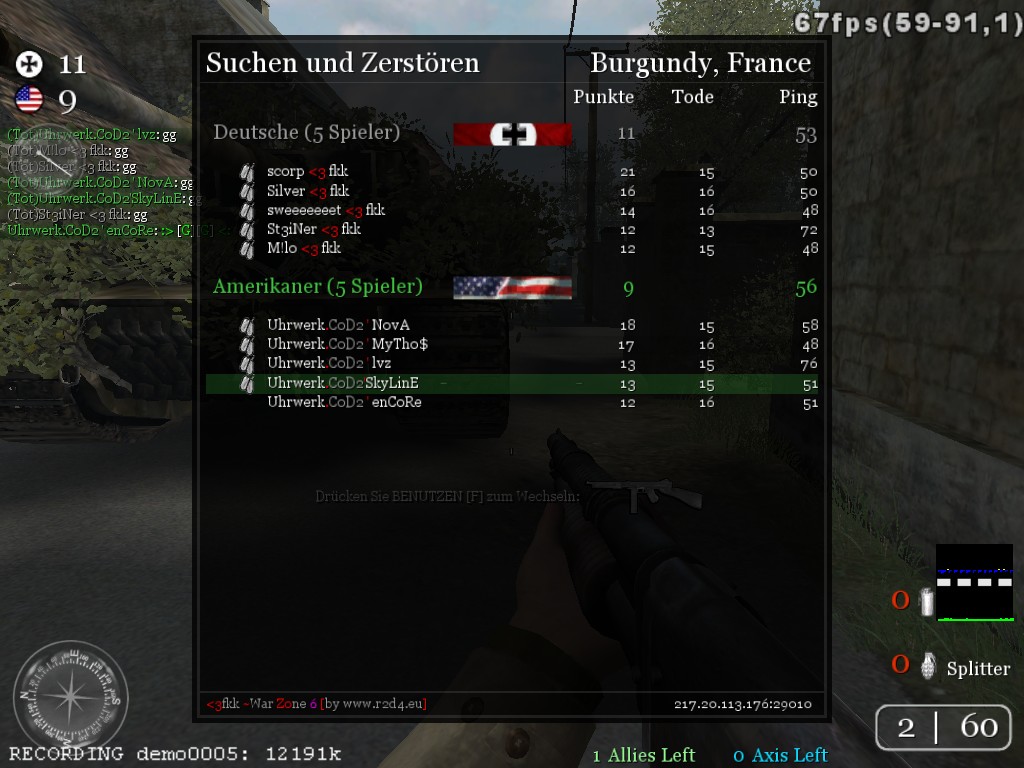1024x768 pixels.
Task: Click the Punkte column header
Action: [603, 97]
